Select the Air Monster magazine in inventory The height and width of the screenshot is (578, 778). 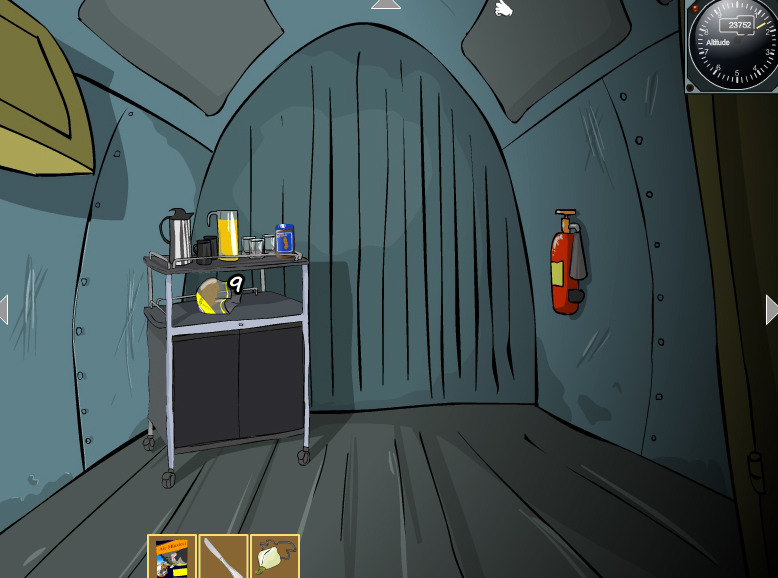pos(172,557)
